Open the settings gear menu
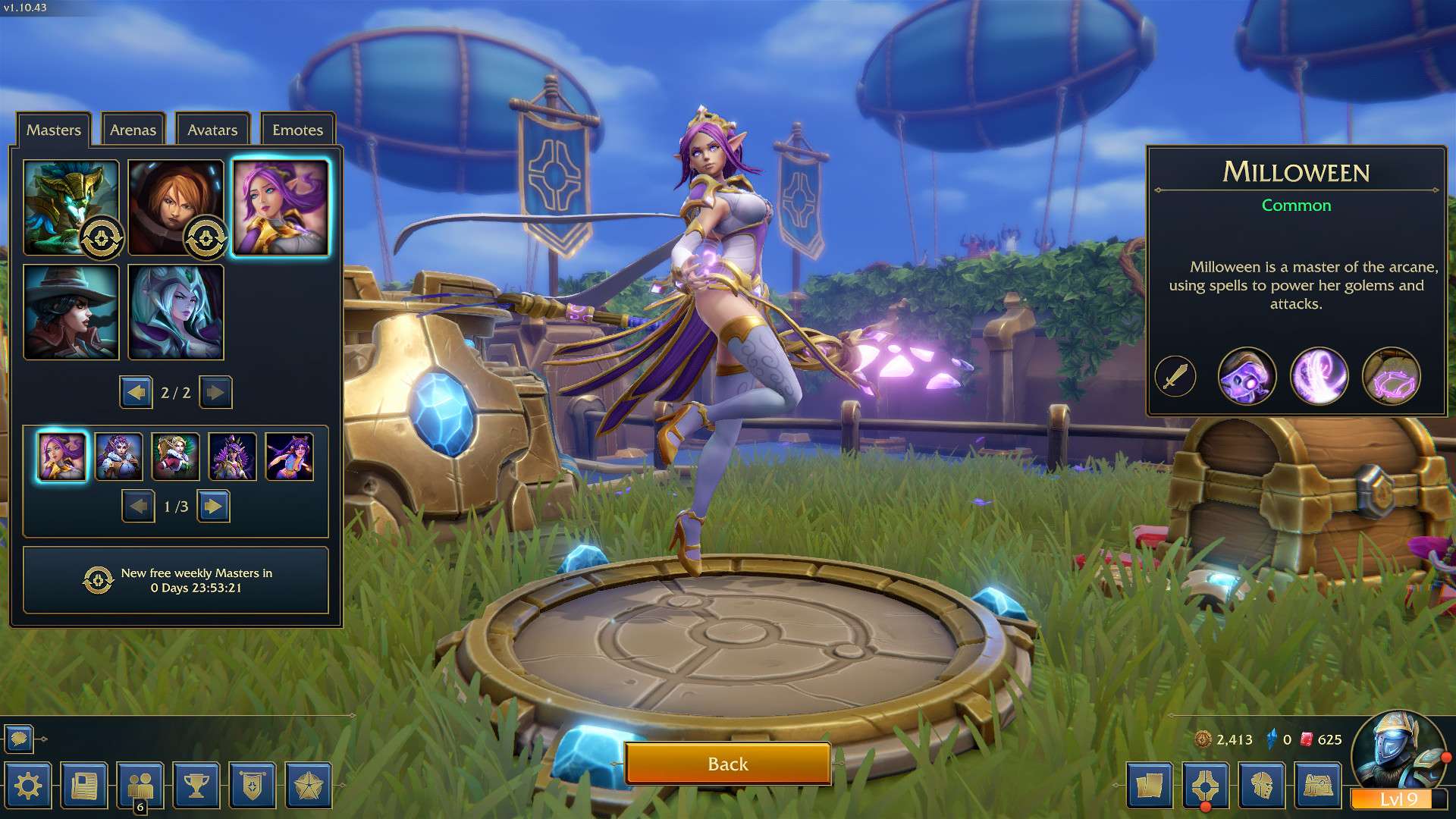The height and width of the screenshot is (819, 1456). (28, 786)
